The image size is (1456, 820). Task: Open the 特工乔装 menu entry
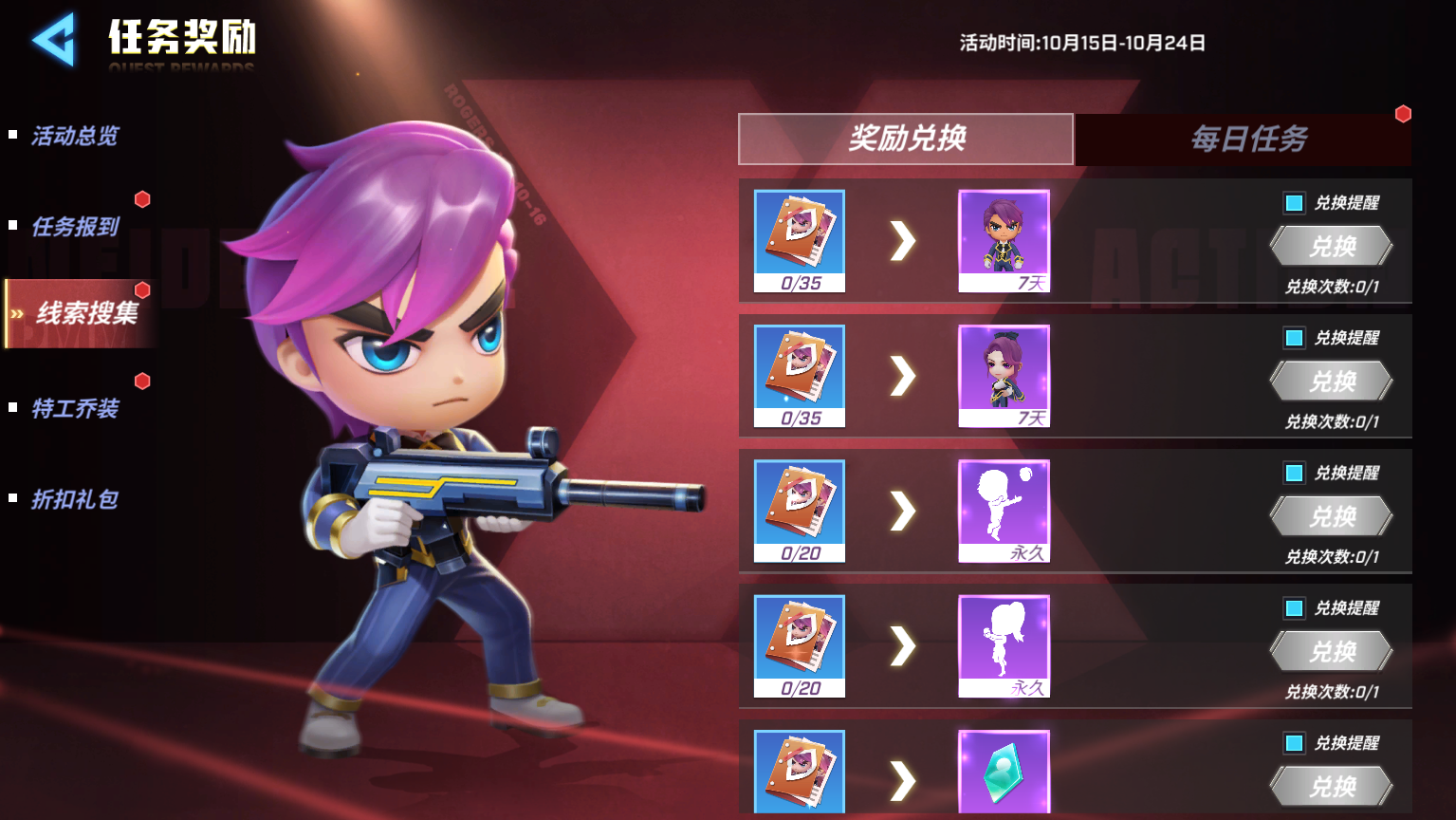point(75,409)
